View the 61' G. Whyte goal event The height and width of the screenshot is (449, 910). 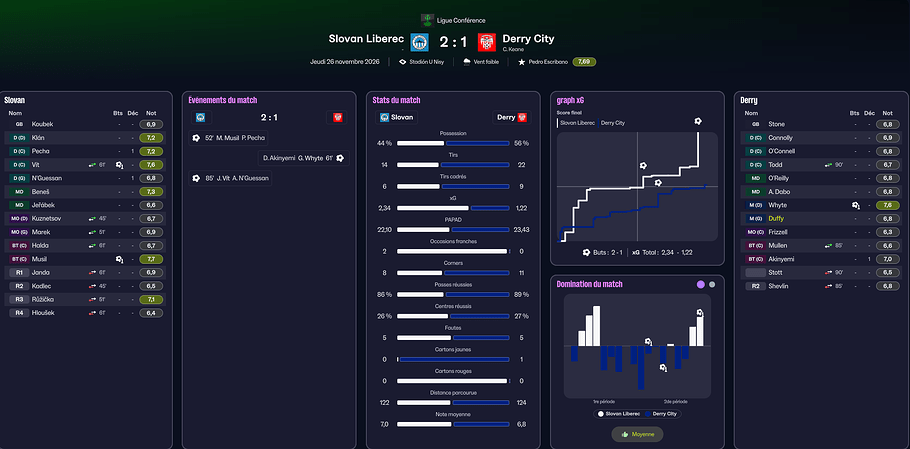[x=298, y=158]
